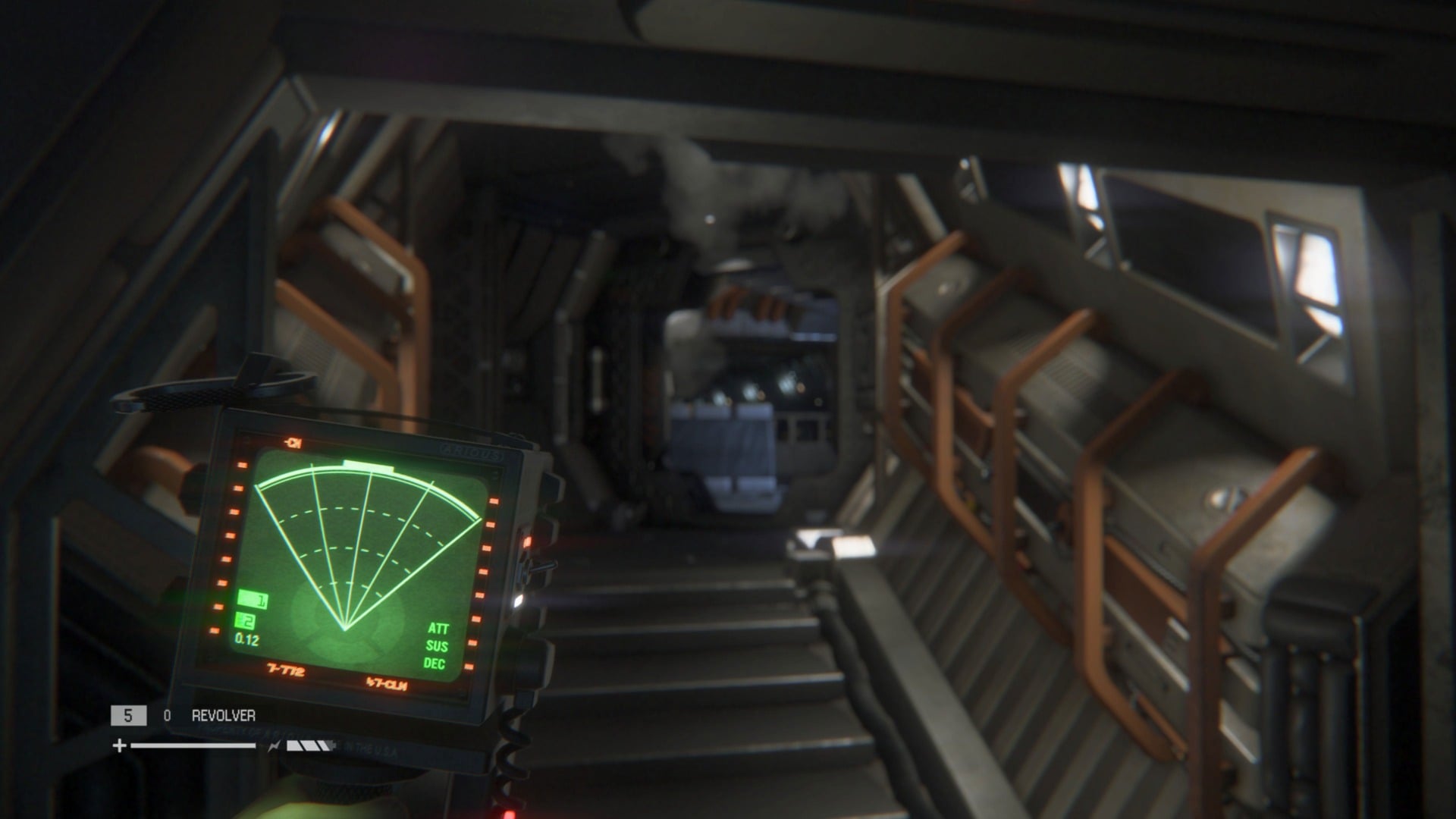Click the health bar under the cross icon
Screen dimensions: 1456x819
[192, 745]
